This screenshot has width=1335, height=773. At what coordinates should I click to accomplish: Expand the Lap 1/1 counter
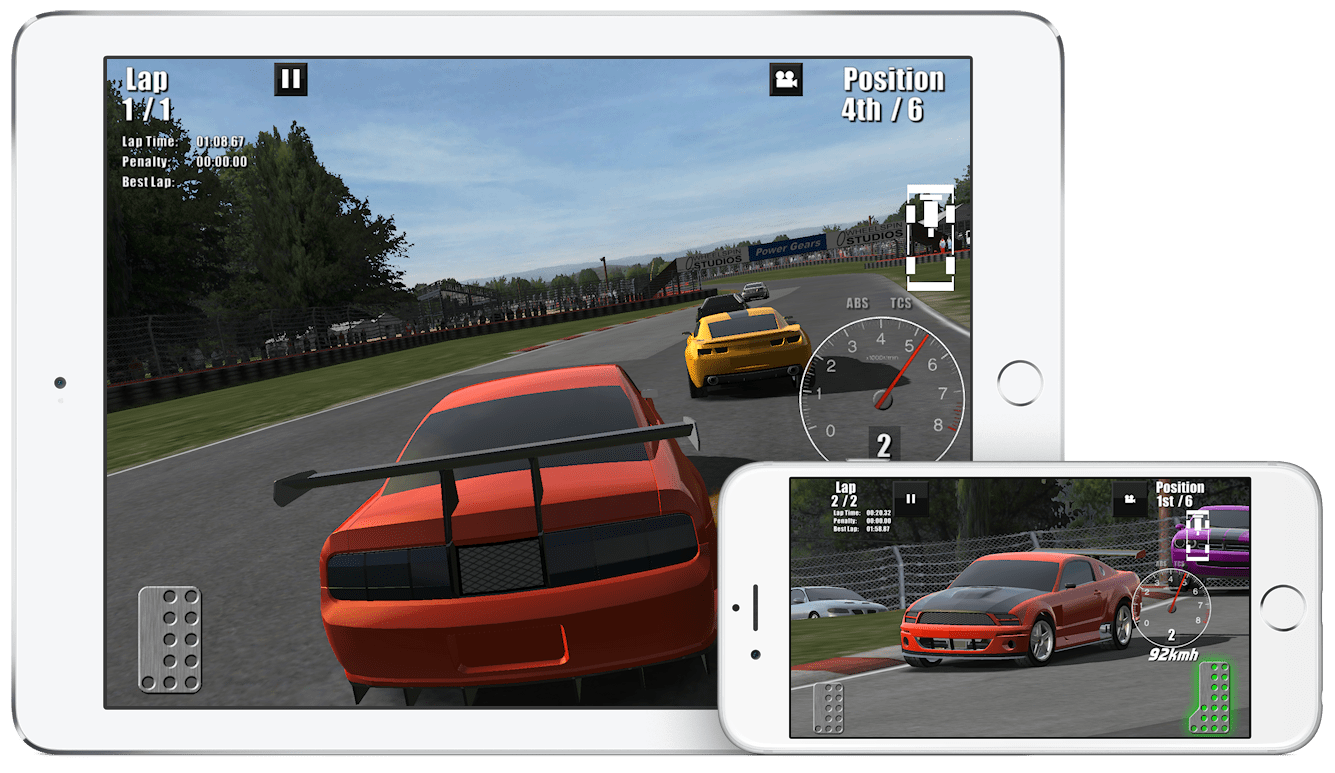pos(147,91)
